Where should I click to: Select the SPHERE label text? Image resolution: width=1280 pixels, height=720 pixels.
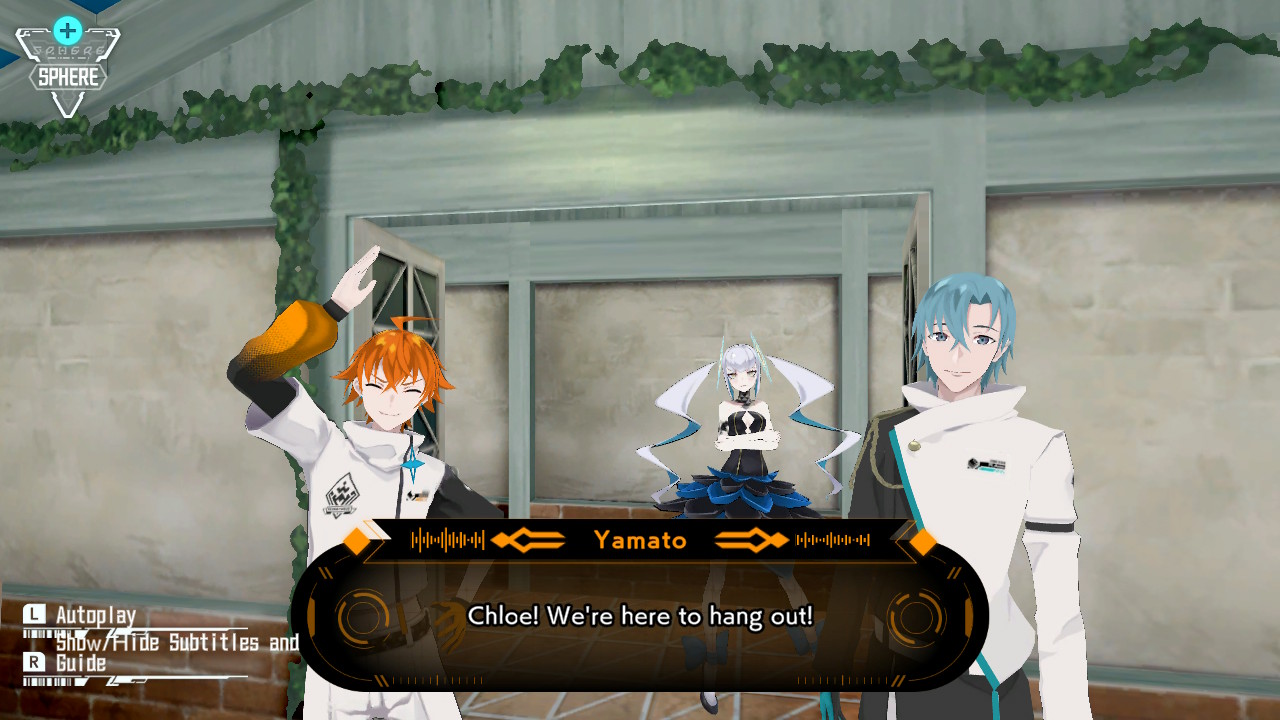66,73
